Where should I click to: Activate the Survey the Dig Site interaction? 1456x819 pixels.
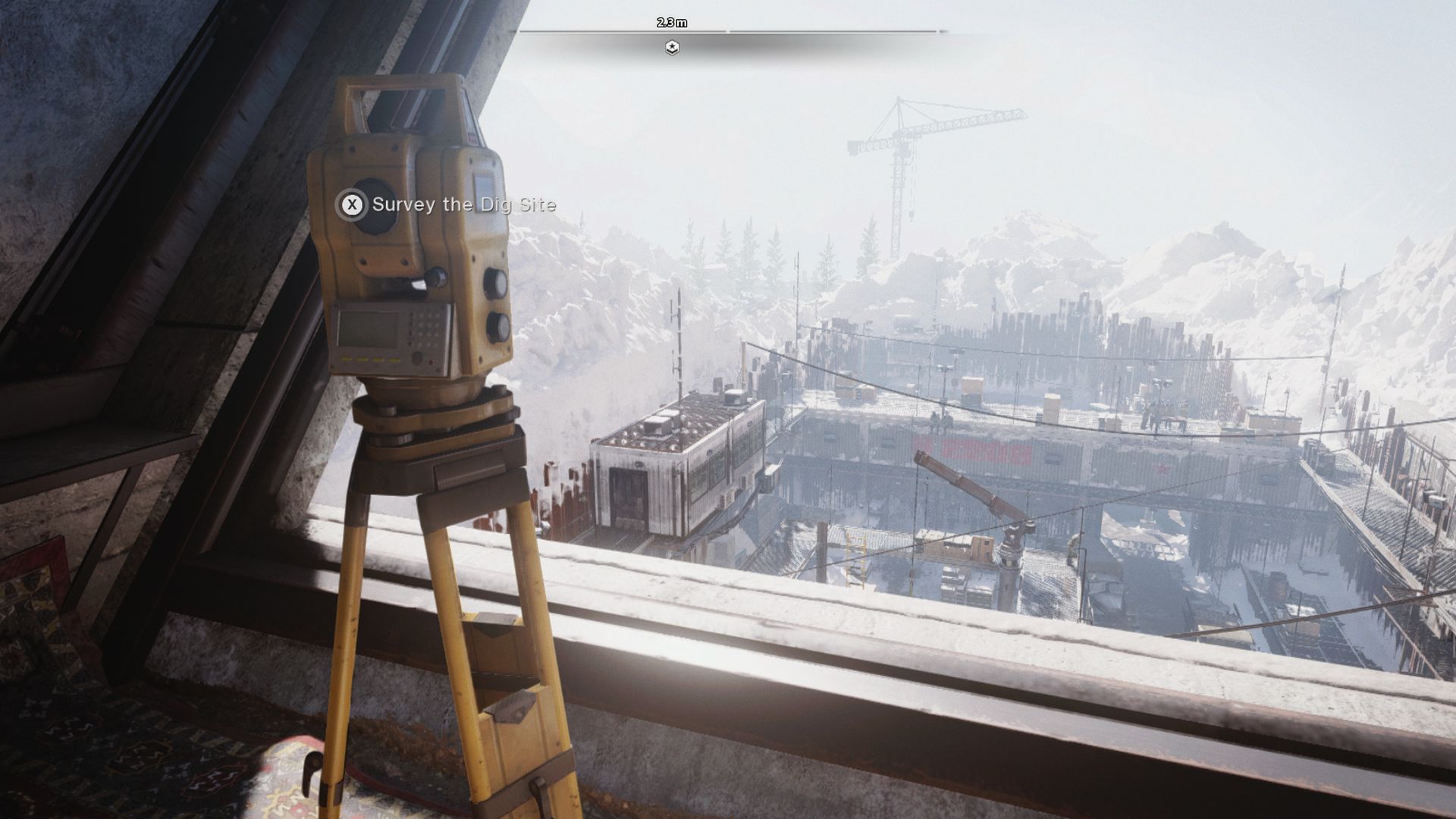tap(353, 205)
